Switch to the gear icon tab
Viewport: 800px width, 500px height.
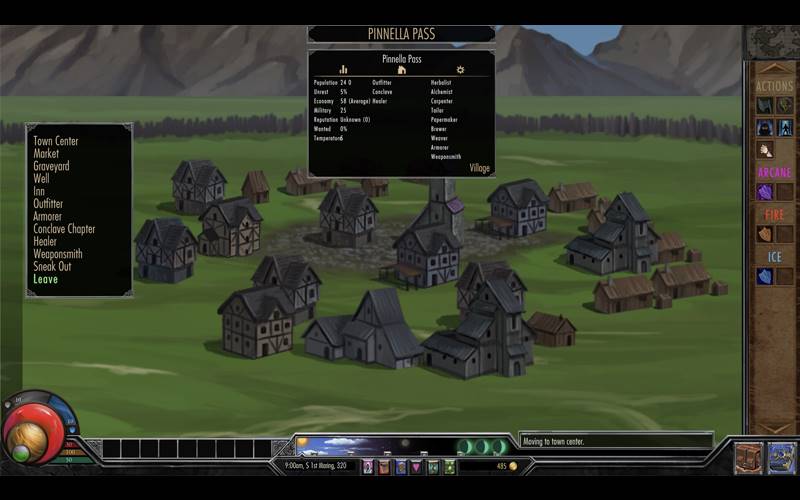[x=460, y=70]
